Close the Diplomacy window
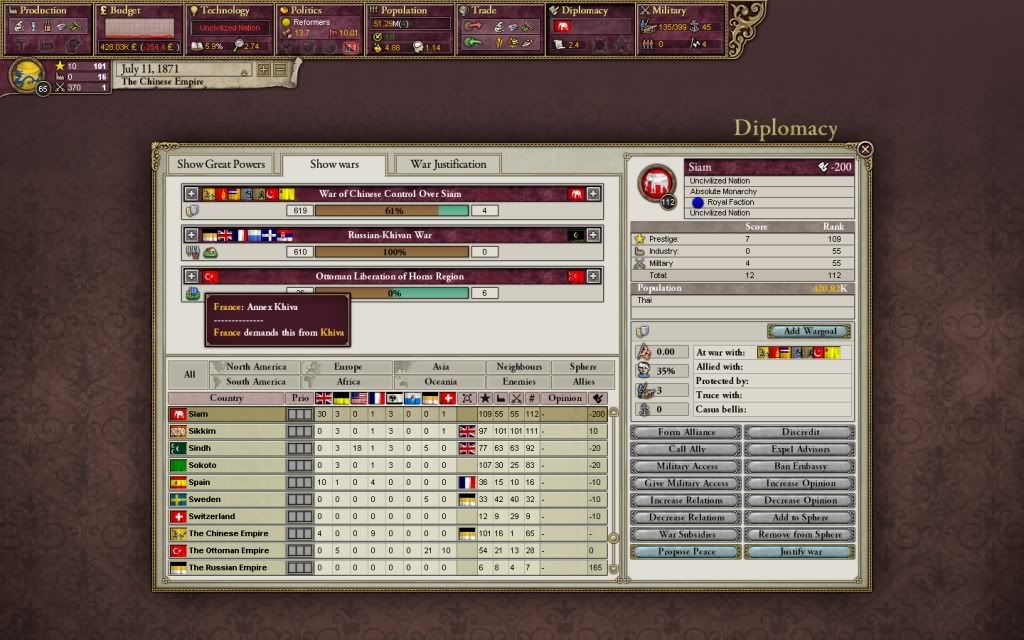1024x640 pixels. pos(865,149)
